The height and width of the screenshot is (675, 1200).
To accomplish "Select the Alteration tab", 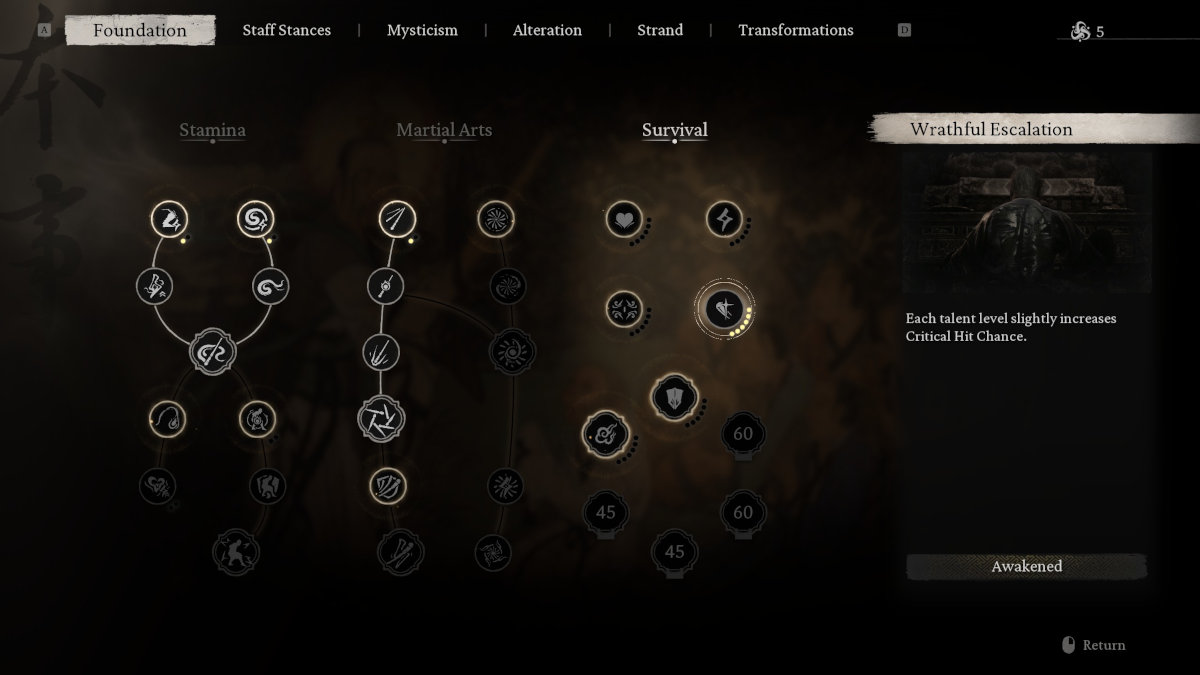I will coord(547,30).
